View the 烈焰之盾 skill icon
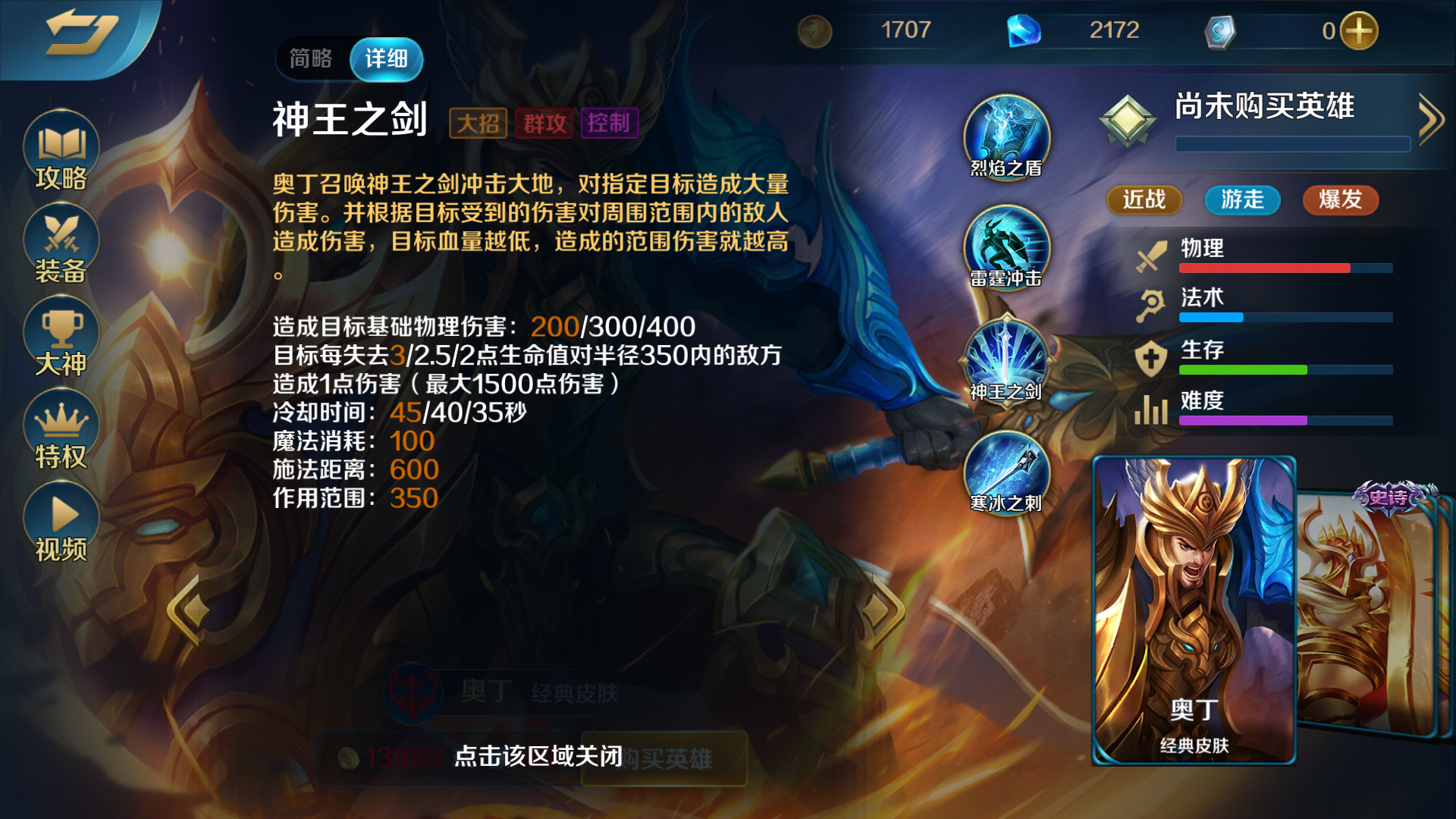The width and height of the screenshot is (1456, 819). tap(1006, 137)
